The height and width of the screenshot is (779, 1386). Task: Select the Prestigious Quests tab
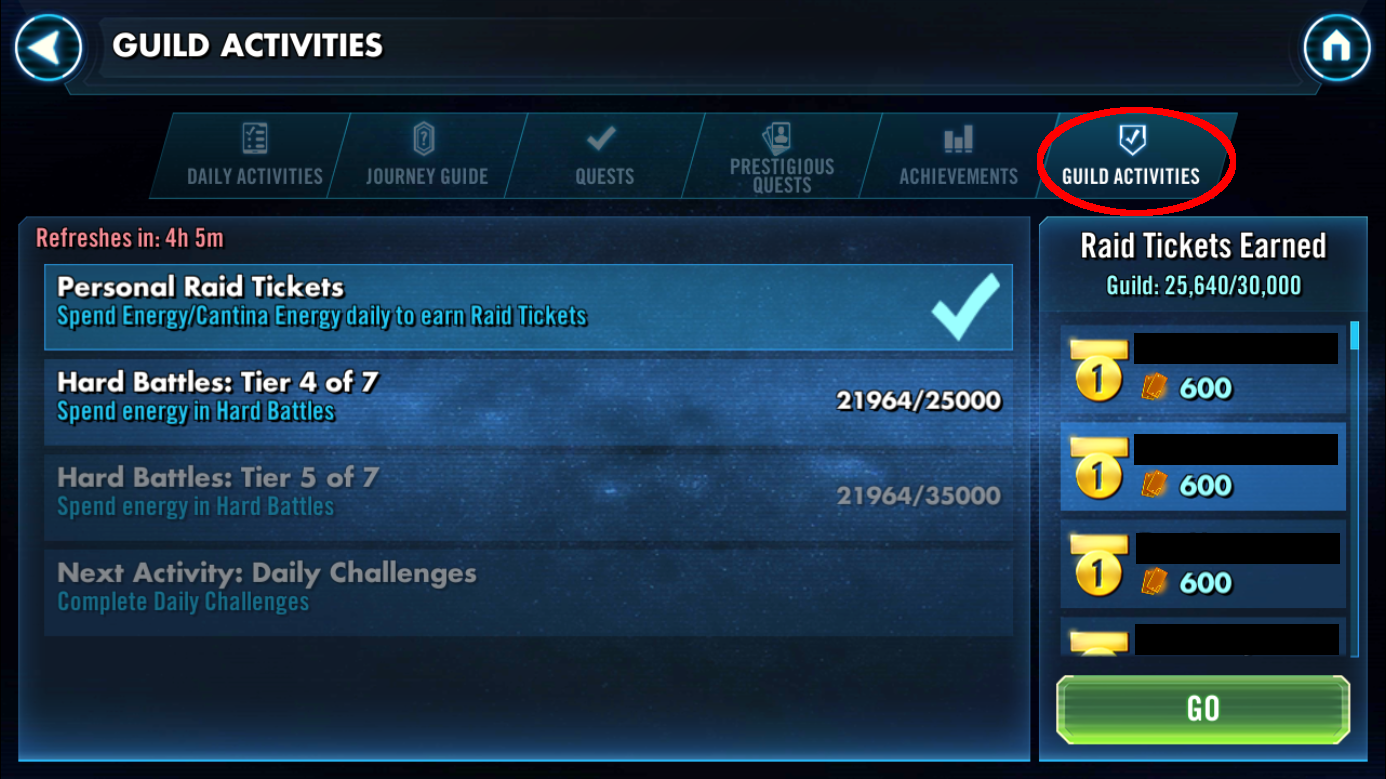pyautogui.click(x=781, y=156)
